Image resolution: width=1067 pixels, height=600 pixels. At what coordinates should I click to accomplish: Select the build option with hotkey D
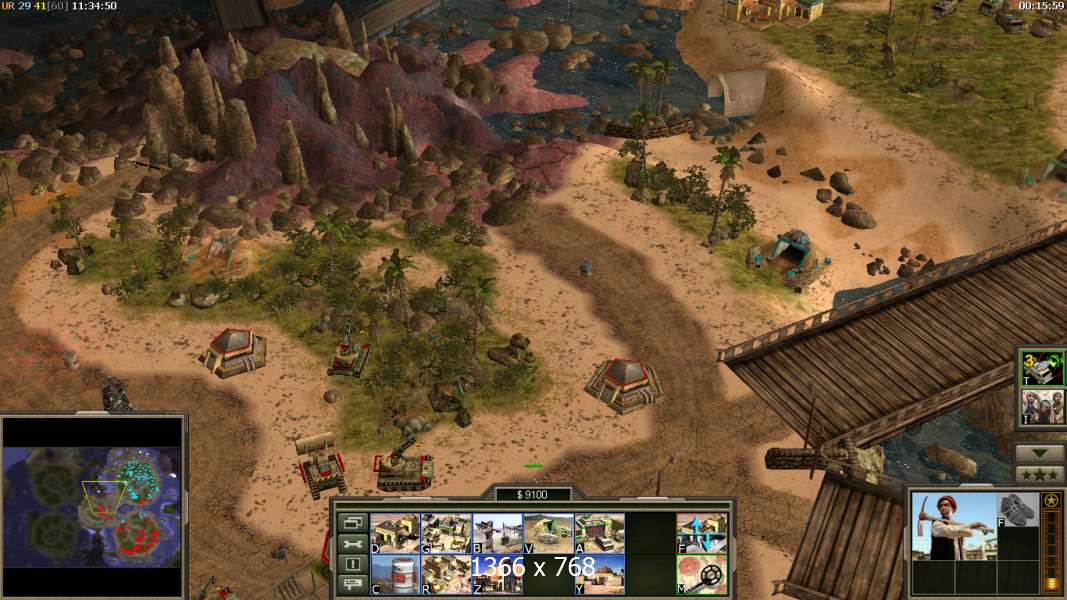395,533
